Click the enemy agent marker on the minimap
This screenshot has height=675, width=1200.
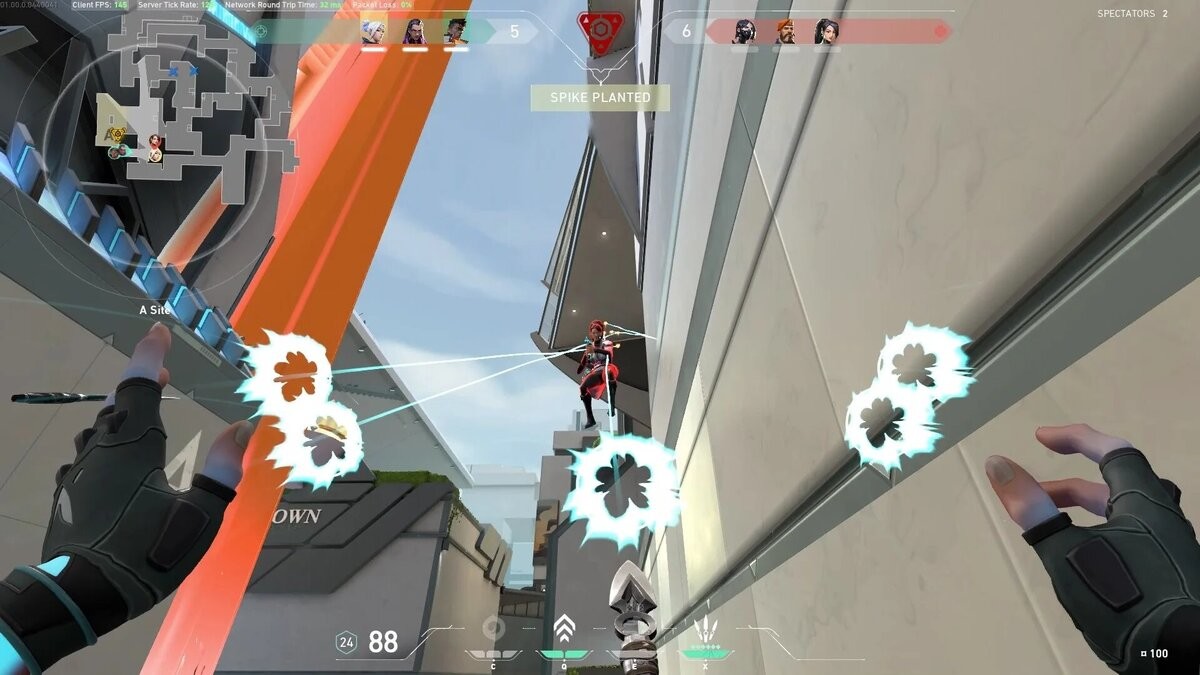[156, 141]
